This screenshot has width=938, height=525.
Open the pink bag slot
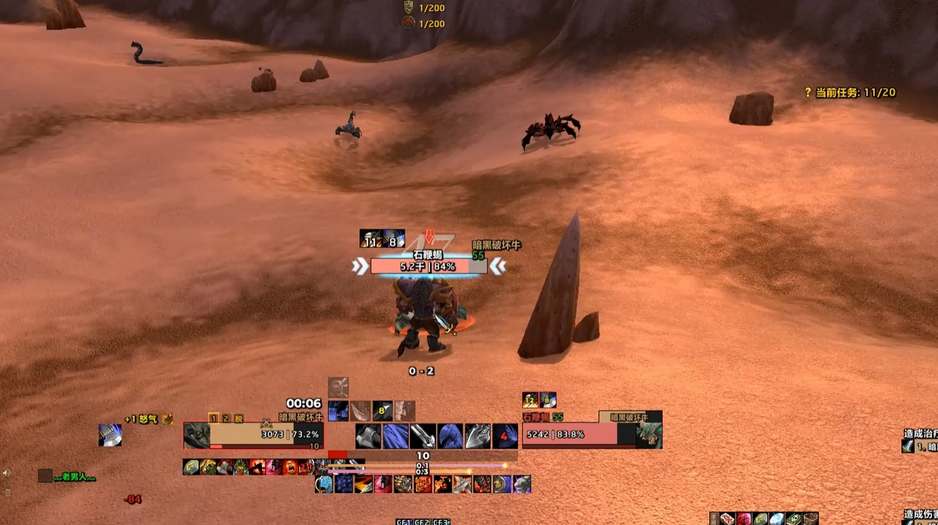pyautogui.click(x=744, y=518)
